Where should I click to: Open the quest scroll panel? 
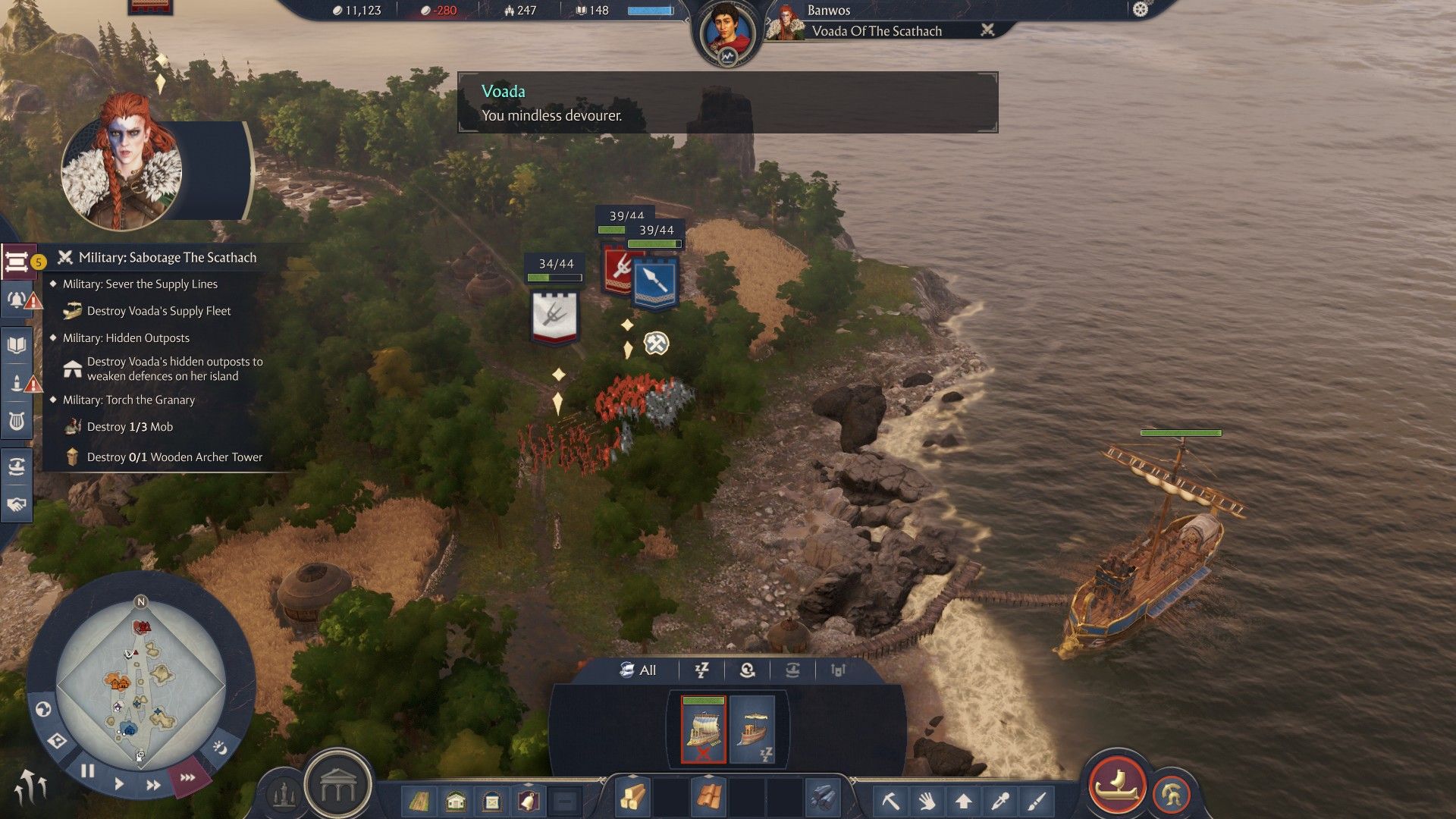click(x=17, y=262)
